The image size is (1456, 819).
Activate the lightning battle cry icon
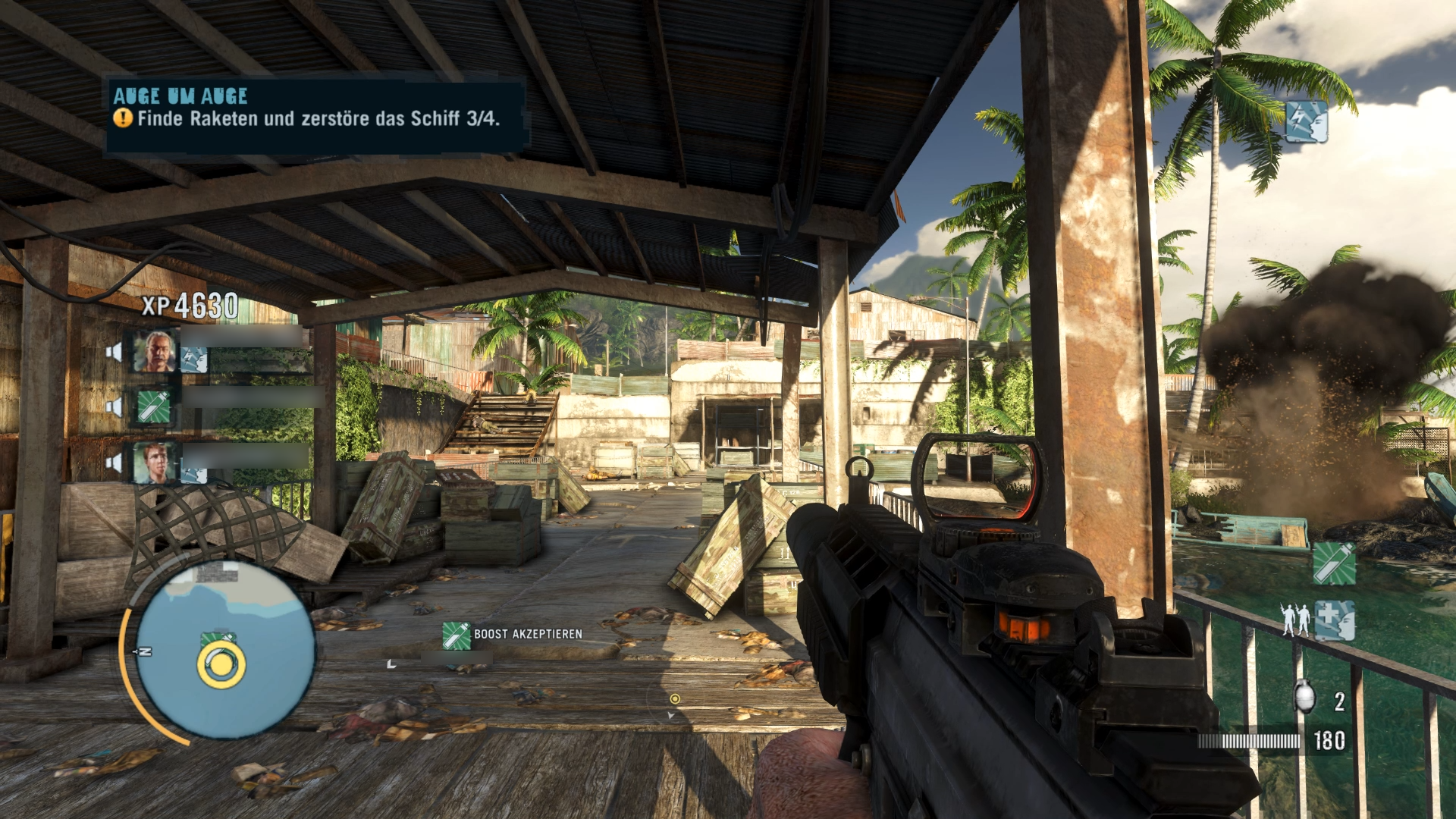point(1306,121)
